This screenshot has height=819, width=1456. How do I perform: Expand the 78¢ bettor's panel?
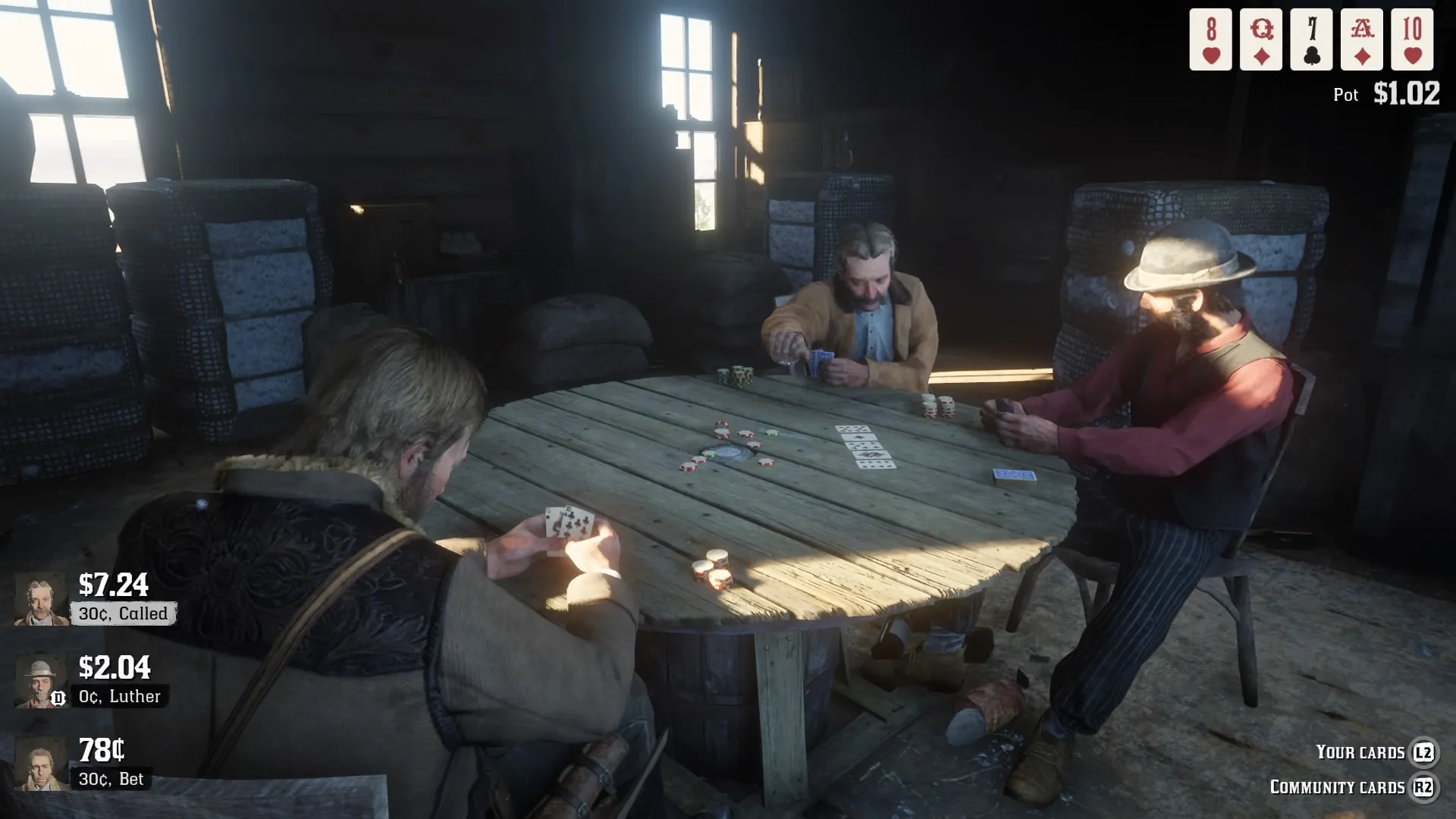click(43, 761)
